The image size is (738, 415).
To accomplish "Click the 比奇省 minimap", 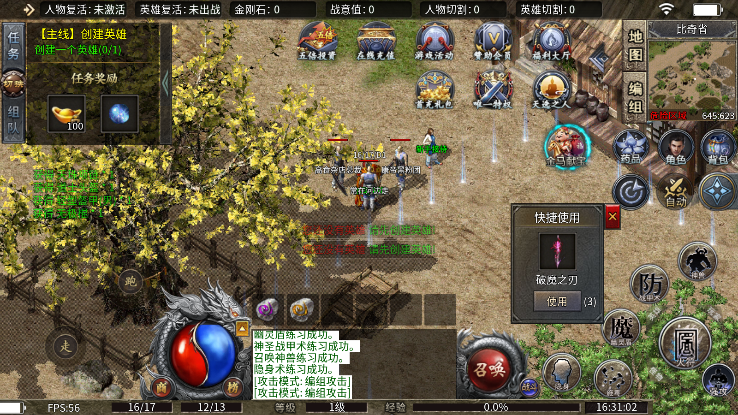I will 692,75.
